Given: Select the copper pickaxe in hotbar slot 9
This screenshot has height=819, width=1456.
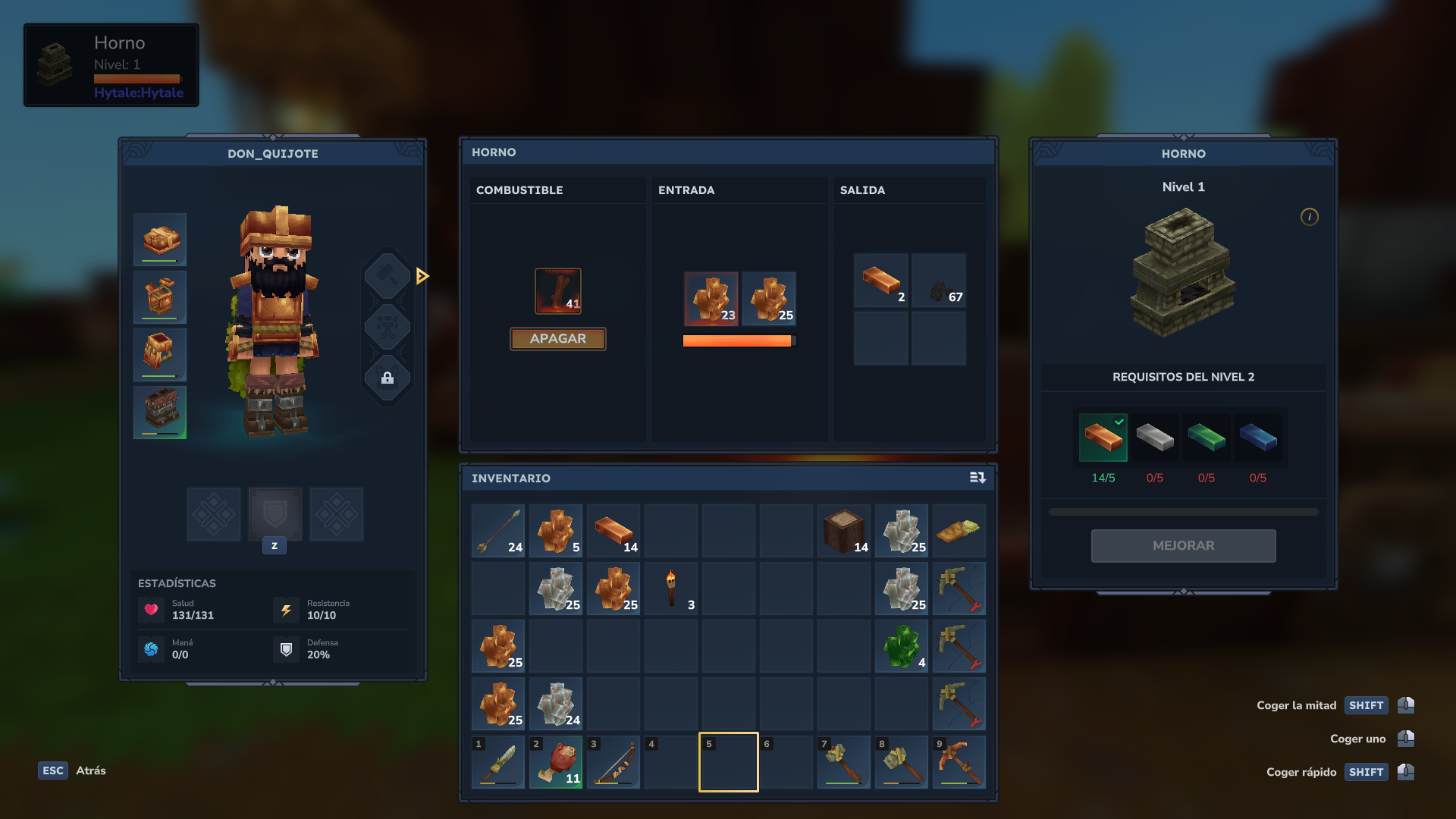Looking at the screenshot, I should click(x=959, y=762).
